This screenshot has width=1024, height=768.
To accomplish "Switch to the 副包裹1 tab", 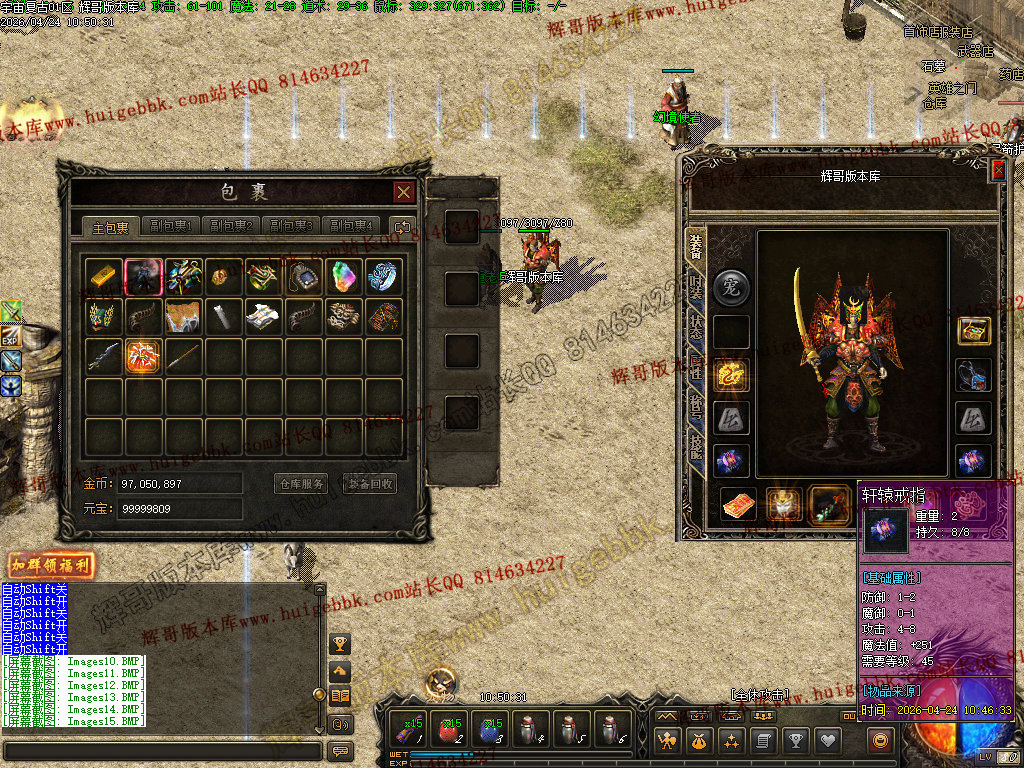I will [x=171, y=226].
